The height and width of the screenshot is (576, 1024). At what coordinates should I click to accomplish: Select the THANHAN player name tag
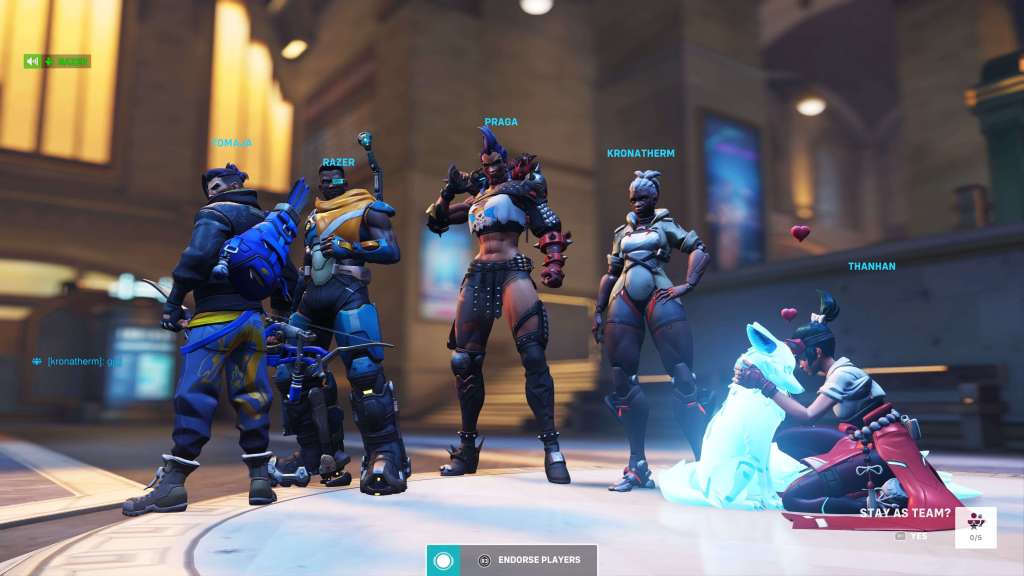click(x=871, y=267)
